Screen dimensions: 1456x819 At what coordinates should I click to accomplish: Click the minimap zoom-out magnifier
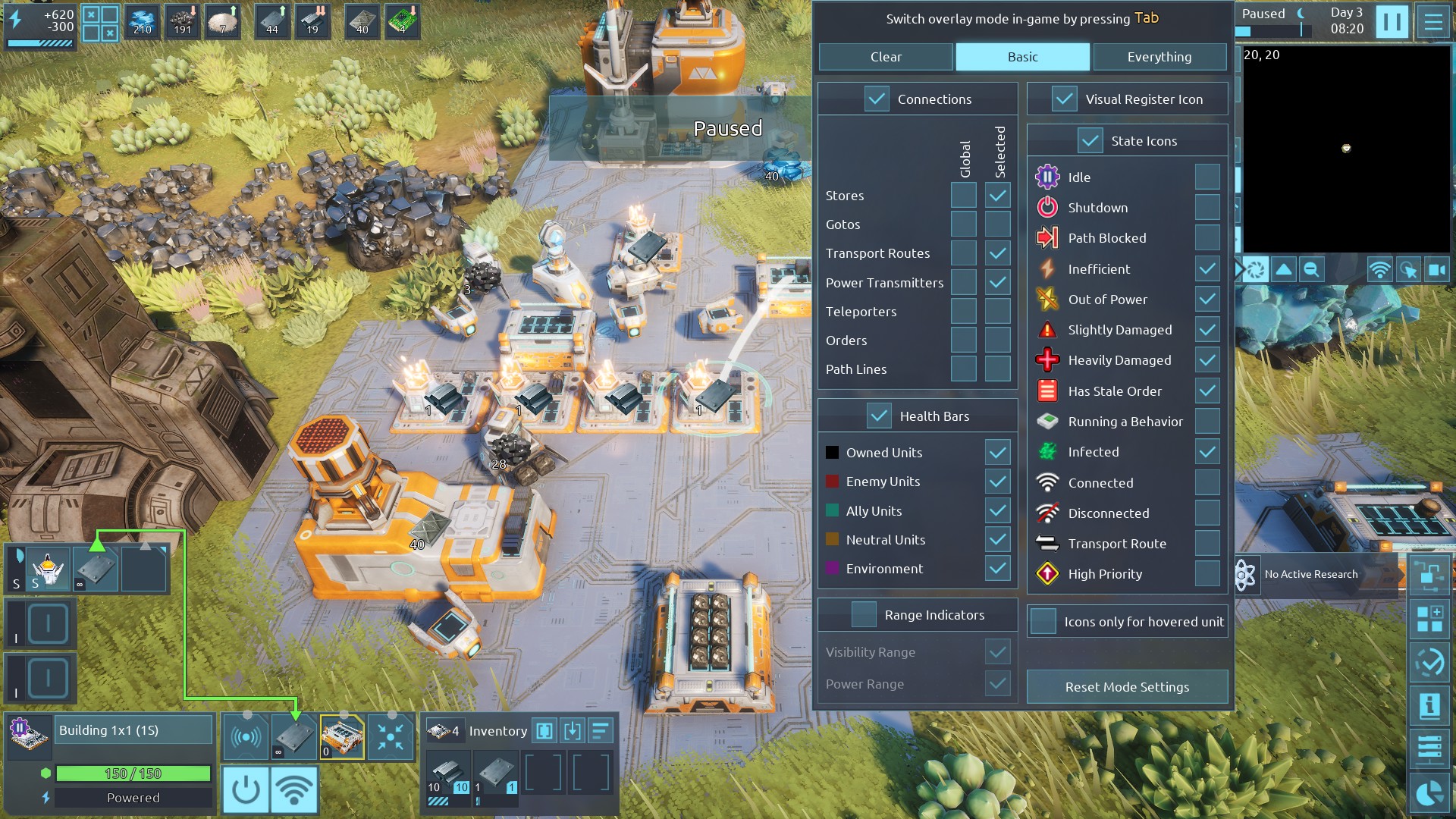pos(1311,270)
